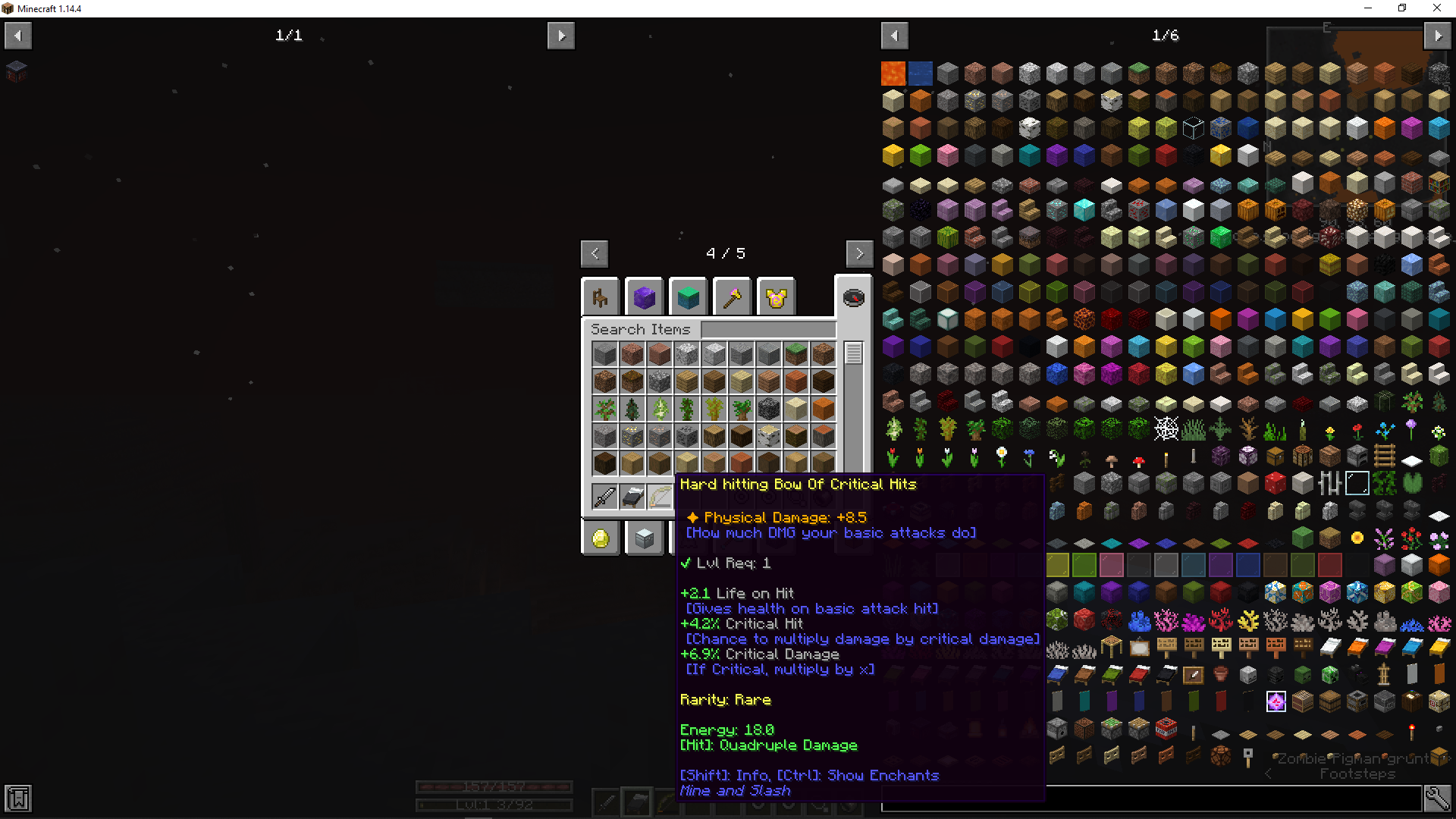The width and height of the screenshot is (1456, 819).
Task: Click the bow item beside the sword
Action: (659, 496)
